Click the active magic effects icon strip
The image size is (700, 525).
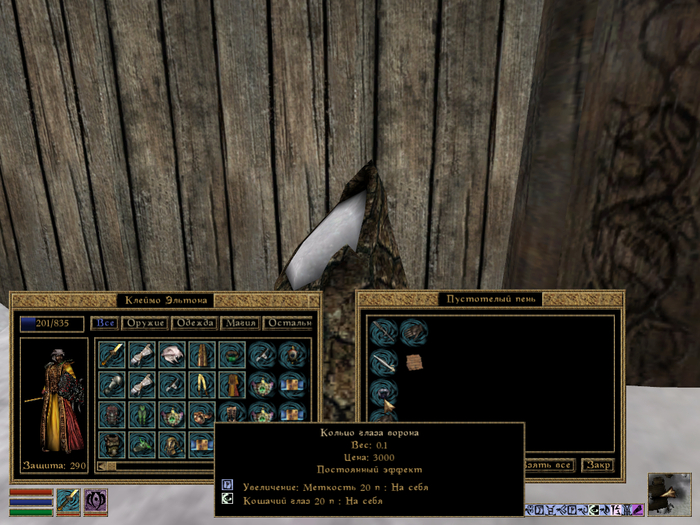pyautogui.click(x=584, y=510)
